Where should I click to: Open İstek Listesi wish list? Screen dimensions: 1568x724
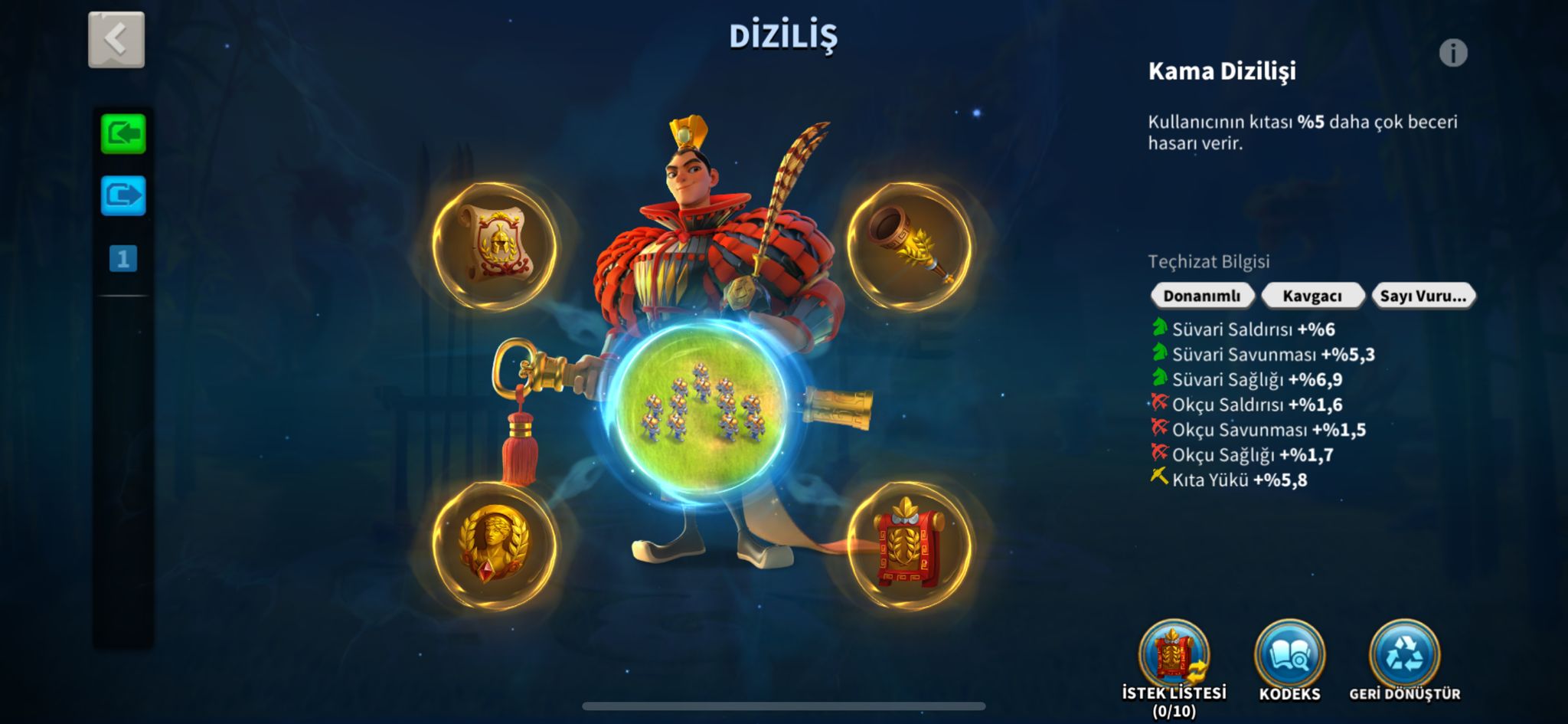(1174, 657)
